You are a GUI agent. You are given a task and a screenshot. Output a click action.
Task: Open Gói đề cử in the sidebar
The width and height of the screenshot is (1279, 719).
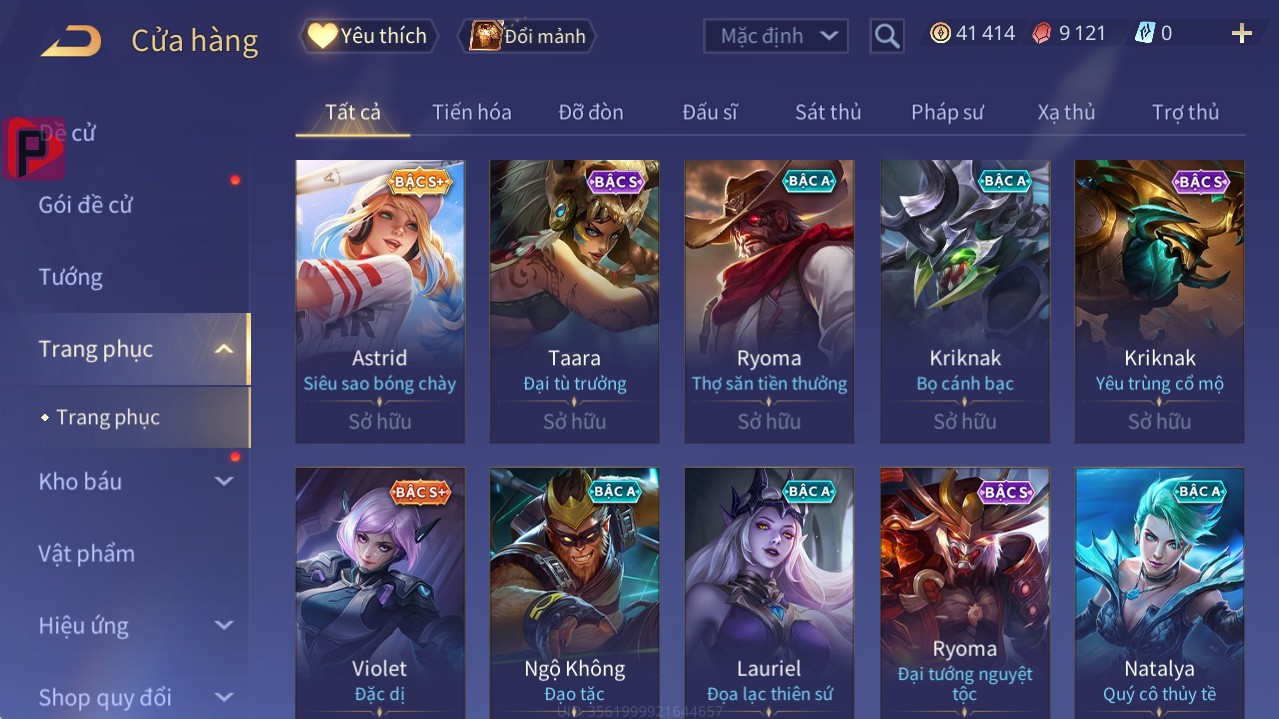(x=86, y=205)
